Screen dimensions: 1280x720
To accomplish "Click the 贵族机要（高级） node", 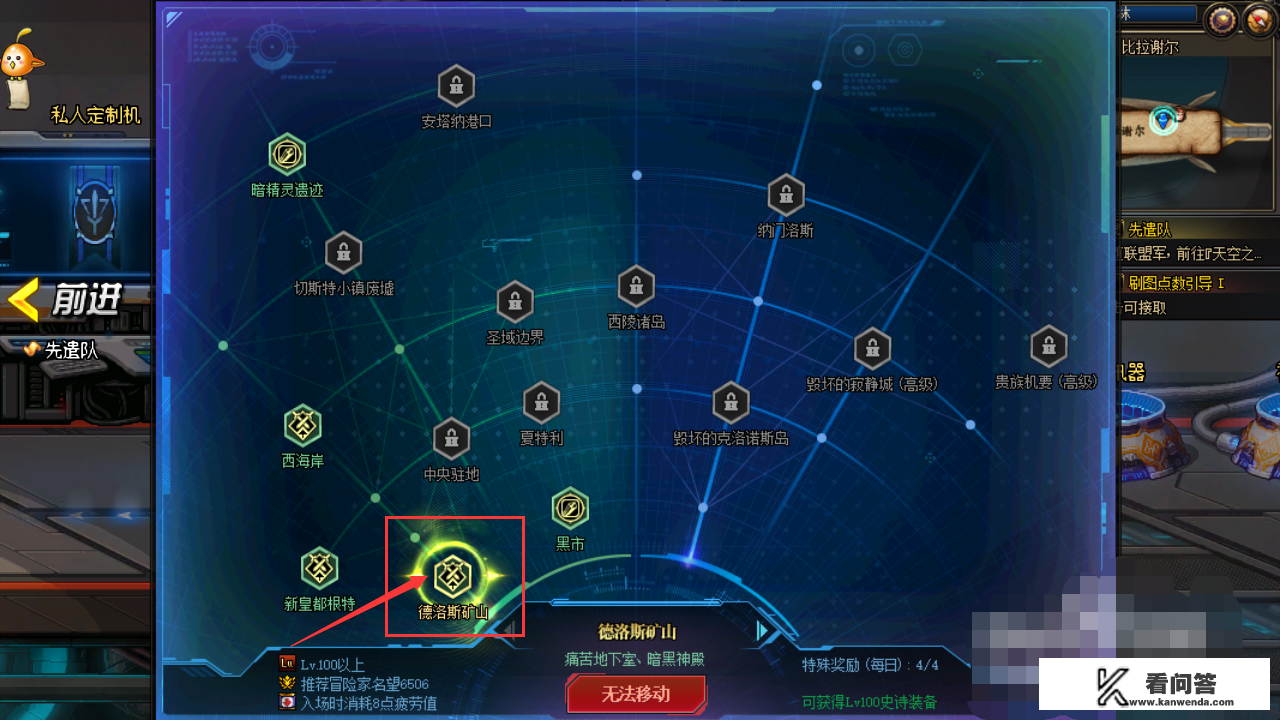I will tap(1047, 345).
